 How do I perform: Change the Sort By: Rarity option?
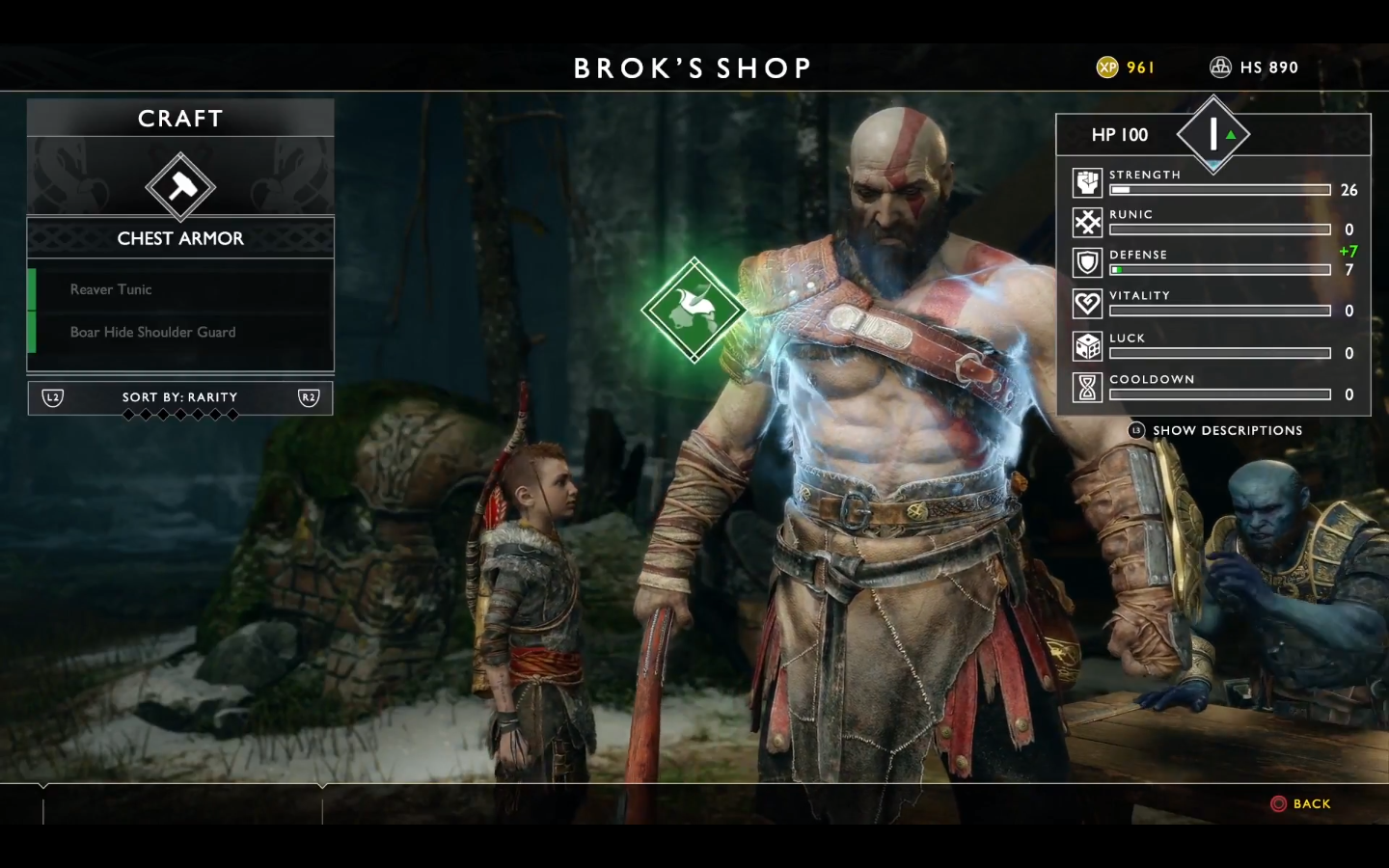coord(180,397)
